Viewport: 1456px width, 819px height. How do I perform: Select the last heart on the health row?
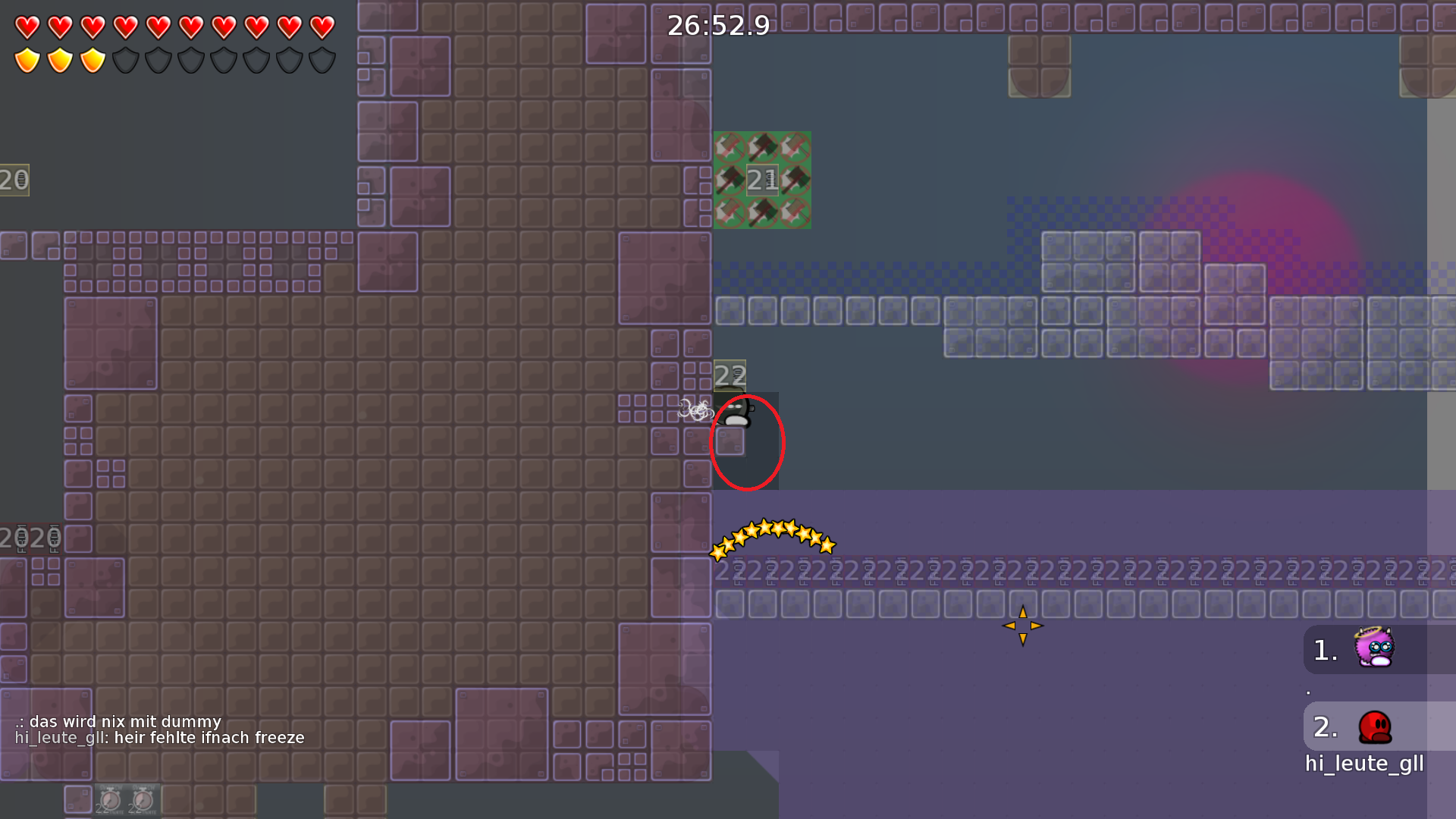322,25
